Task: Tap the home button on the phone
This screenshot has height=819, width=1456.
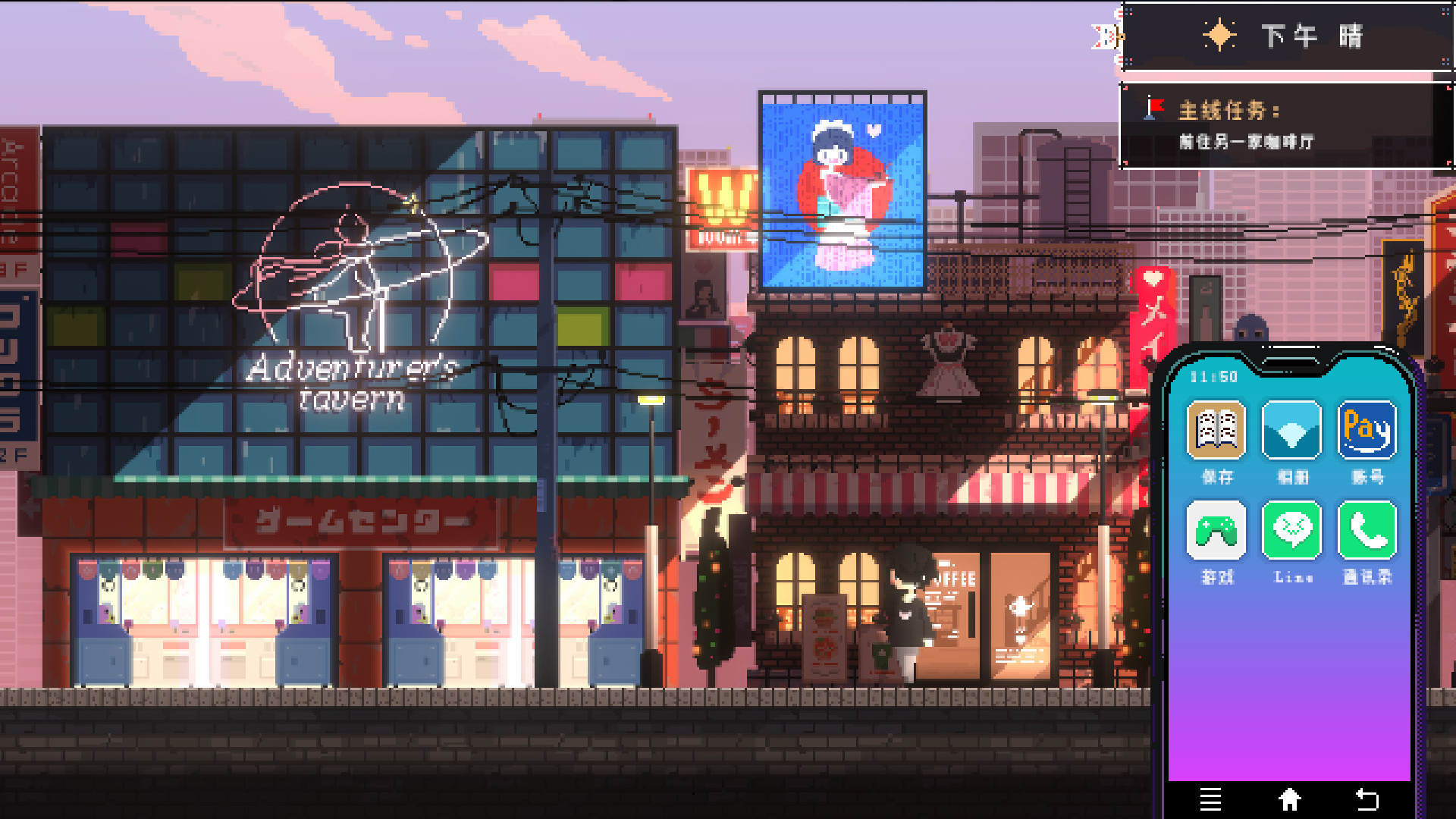Action: (x=1290, y=799)
